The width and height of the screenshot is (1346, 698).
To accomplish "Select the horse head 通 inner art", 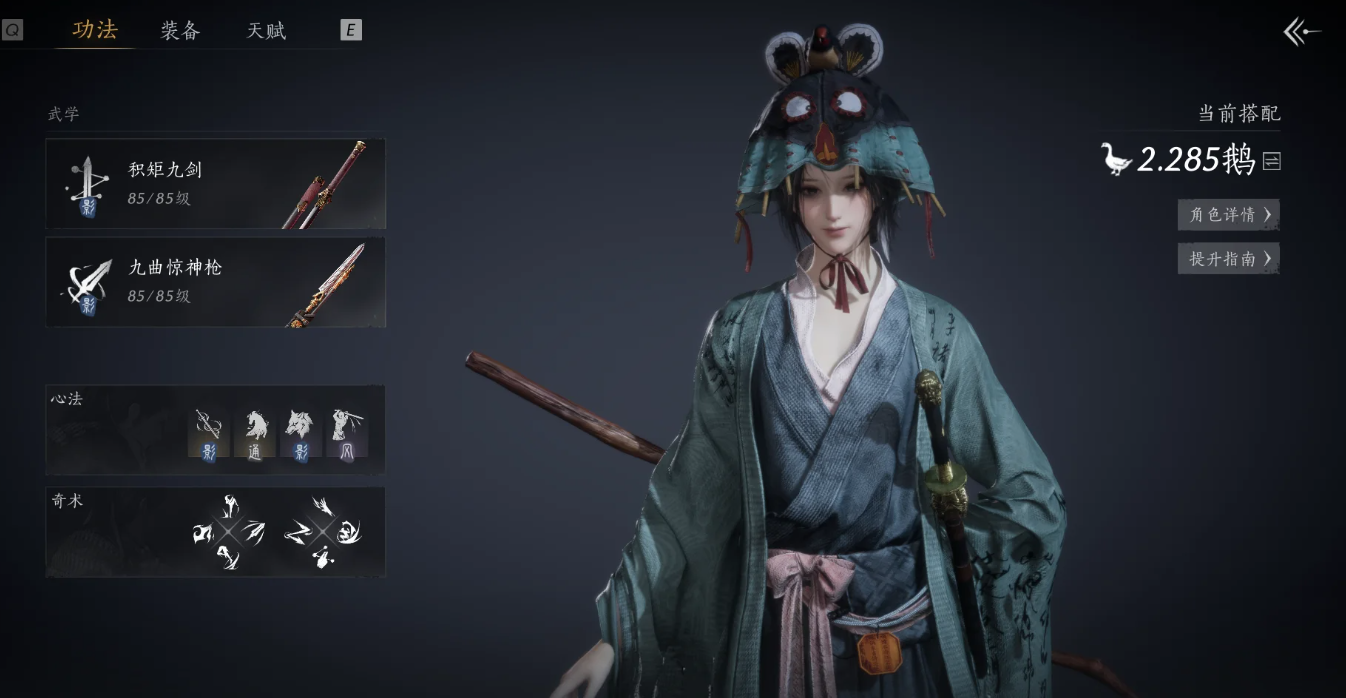I will [254, 433].
